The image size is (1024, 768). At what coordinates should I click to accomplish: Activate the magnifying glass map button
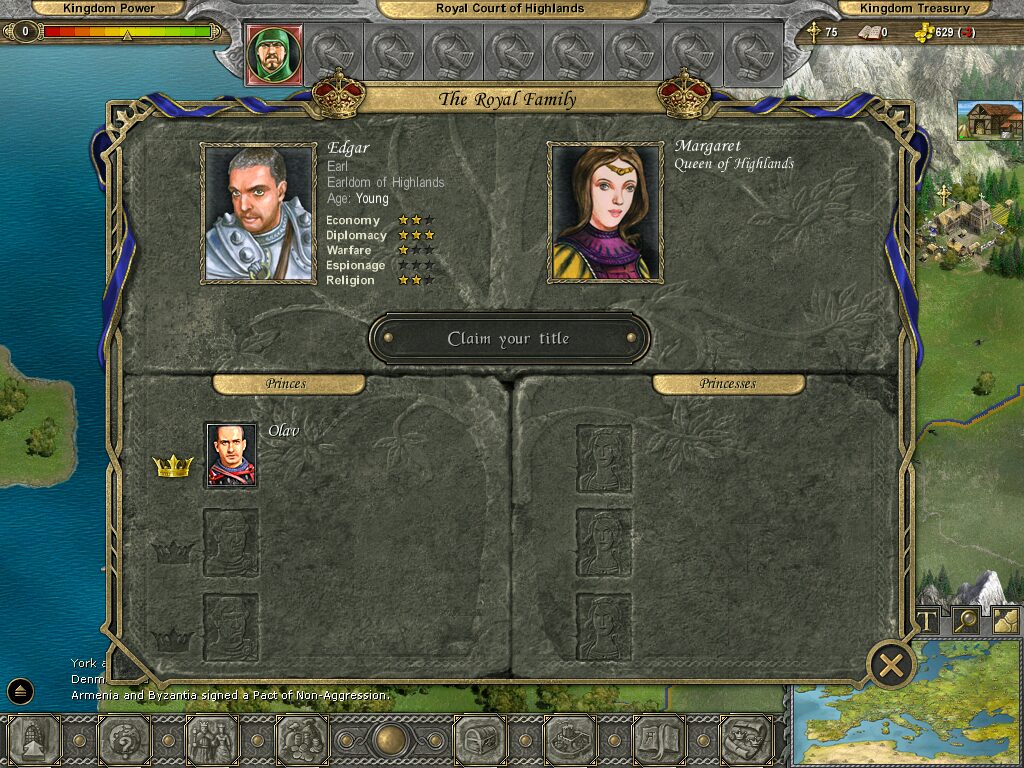966,621
